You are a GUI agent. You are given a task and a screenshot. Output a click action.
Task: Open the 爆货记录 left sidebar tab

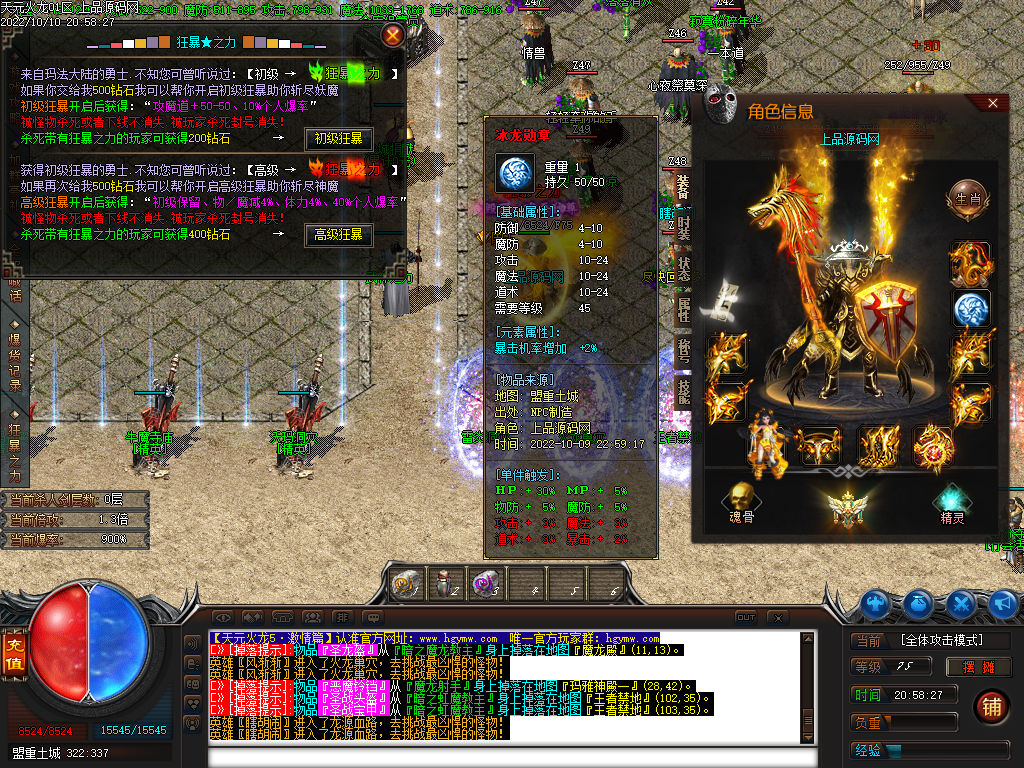coord(15,355)
